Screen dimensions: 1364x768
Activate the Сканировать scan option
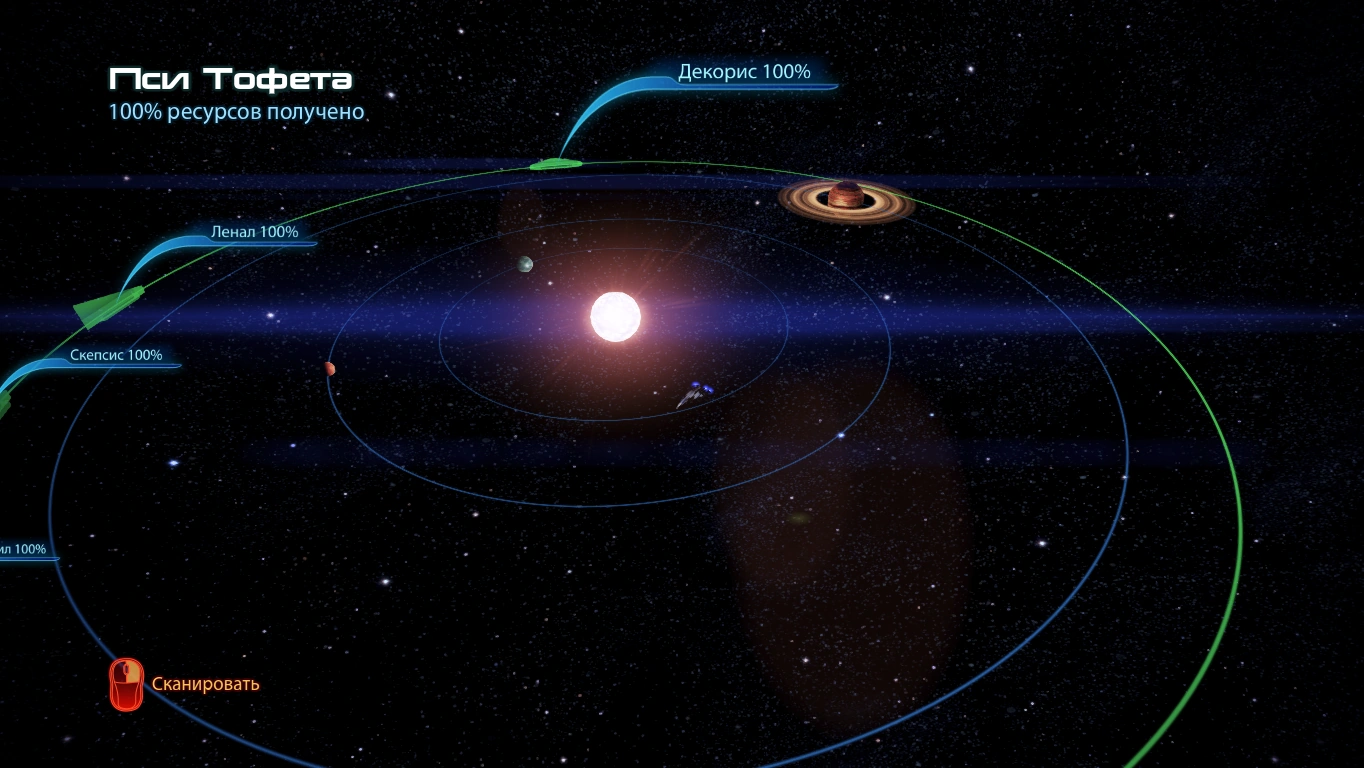205,684
